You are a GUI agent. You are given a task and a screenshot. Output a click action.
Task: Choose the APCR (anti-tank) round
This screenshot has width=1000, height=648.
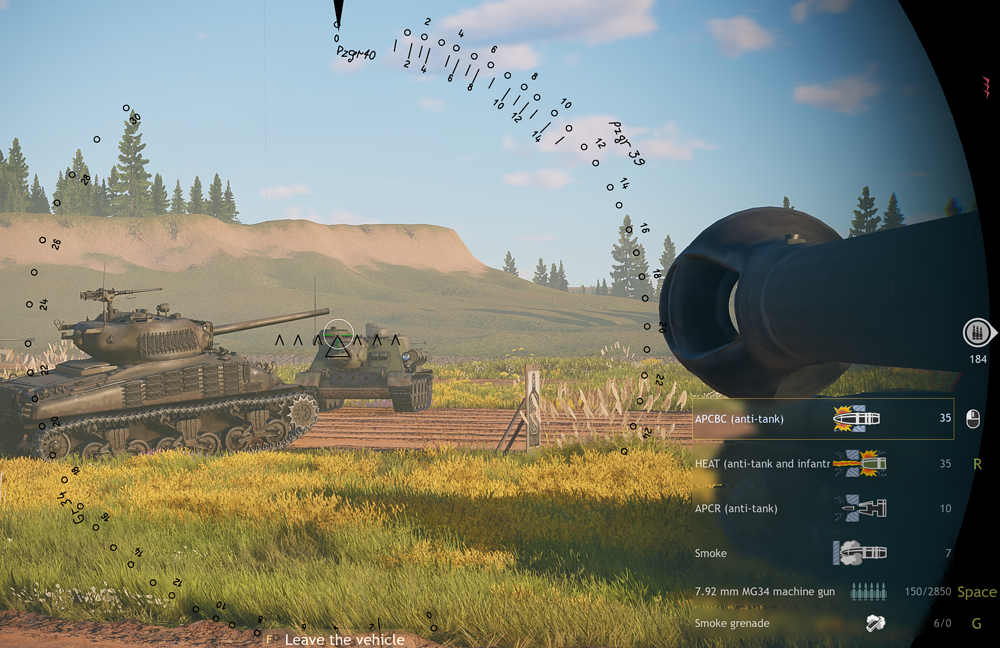[x=822, y=509]
